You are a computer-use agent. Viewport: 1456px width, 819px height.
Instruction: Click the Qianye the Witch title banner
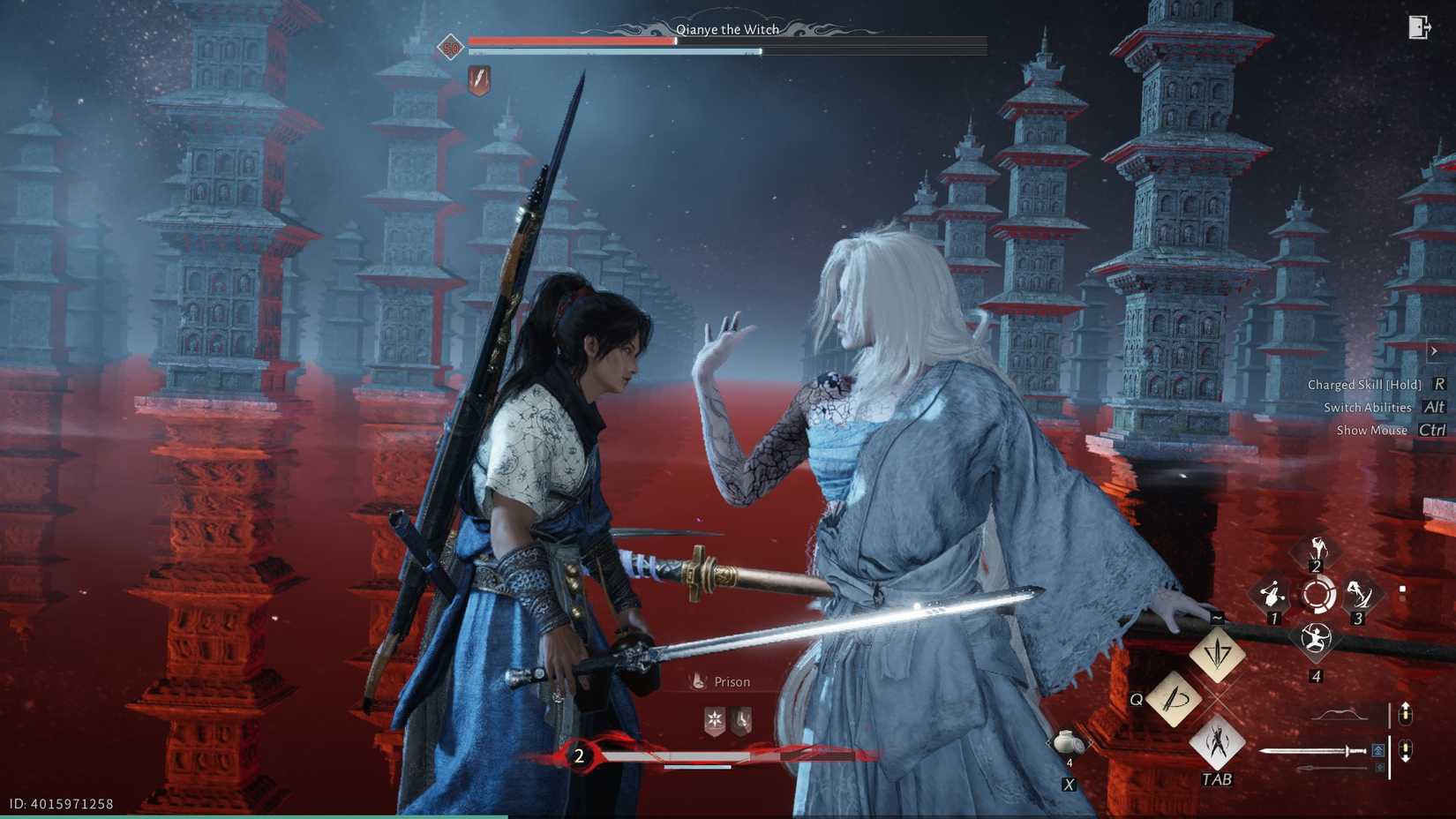click(x=726, y=29)
